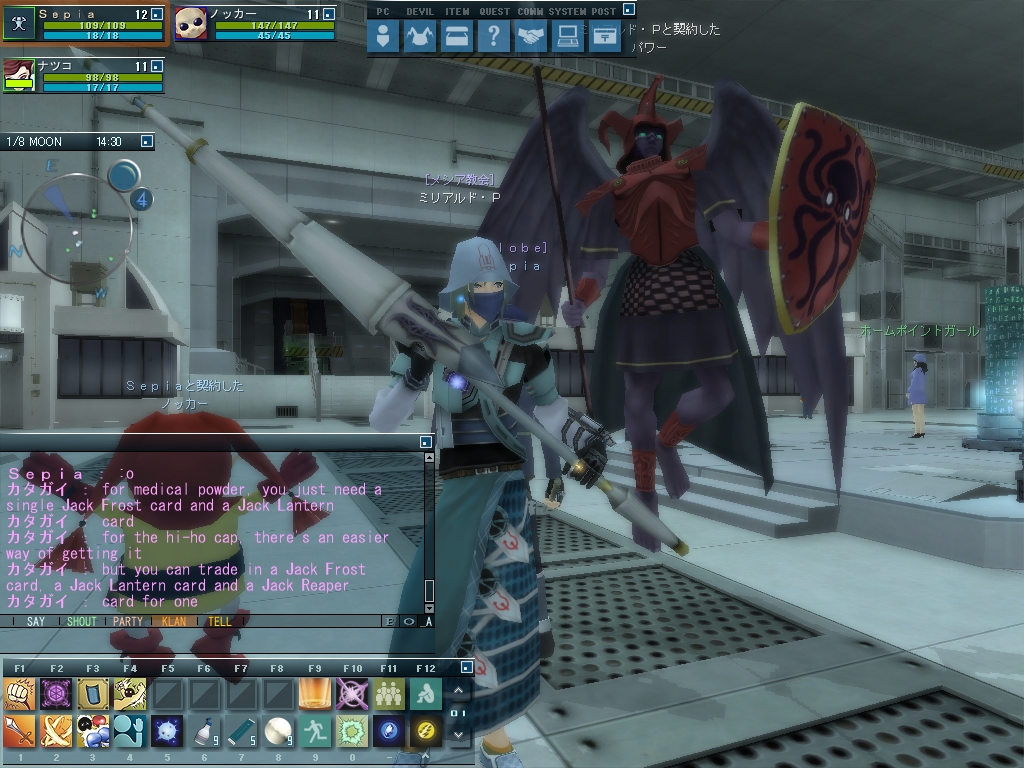Open the POST mailbox menu
Screen dimensions: 1024x768
(x=604, y=37)
